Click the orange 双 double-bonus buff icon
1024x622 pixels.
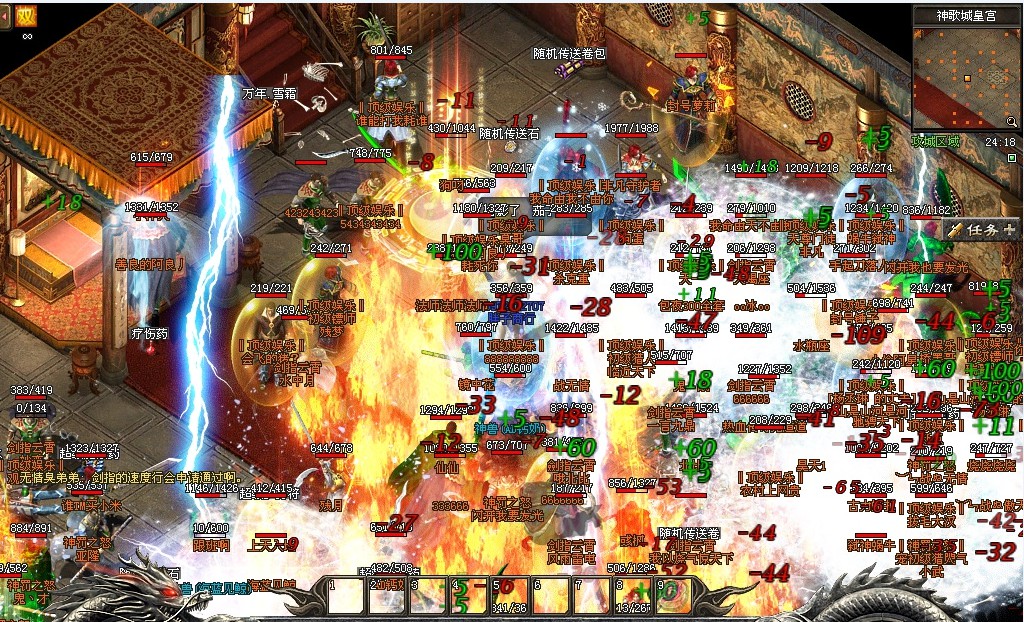click(26, 15)
